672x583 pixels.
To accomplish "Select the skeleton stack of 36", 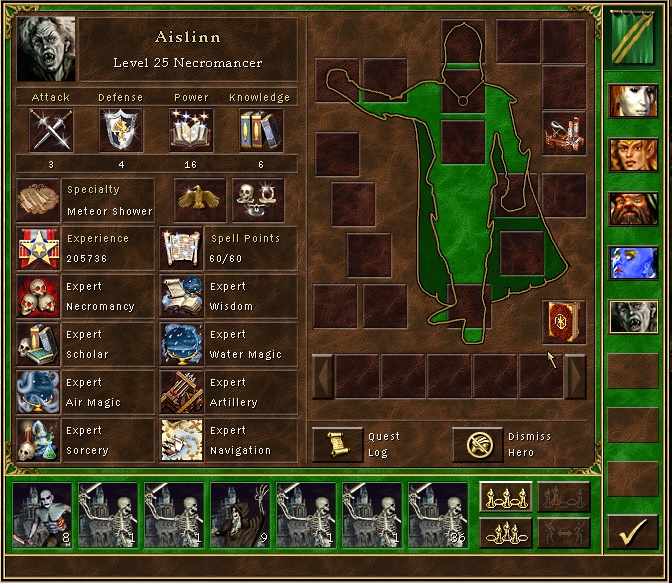I will coord(438,515).
